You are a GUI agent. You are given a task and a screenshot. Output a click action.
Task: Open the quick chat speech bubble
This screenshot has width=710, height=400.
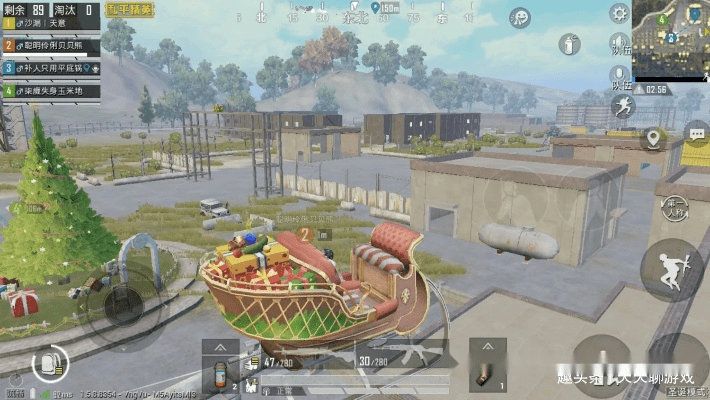696,133
